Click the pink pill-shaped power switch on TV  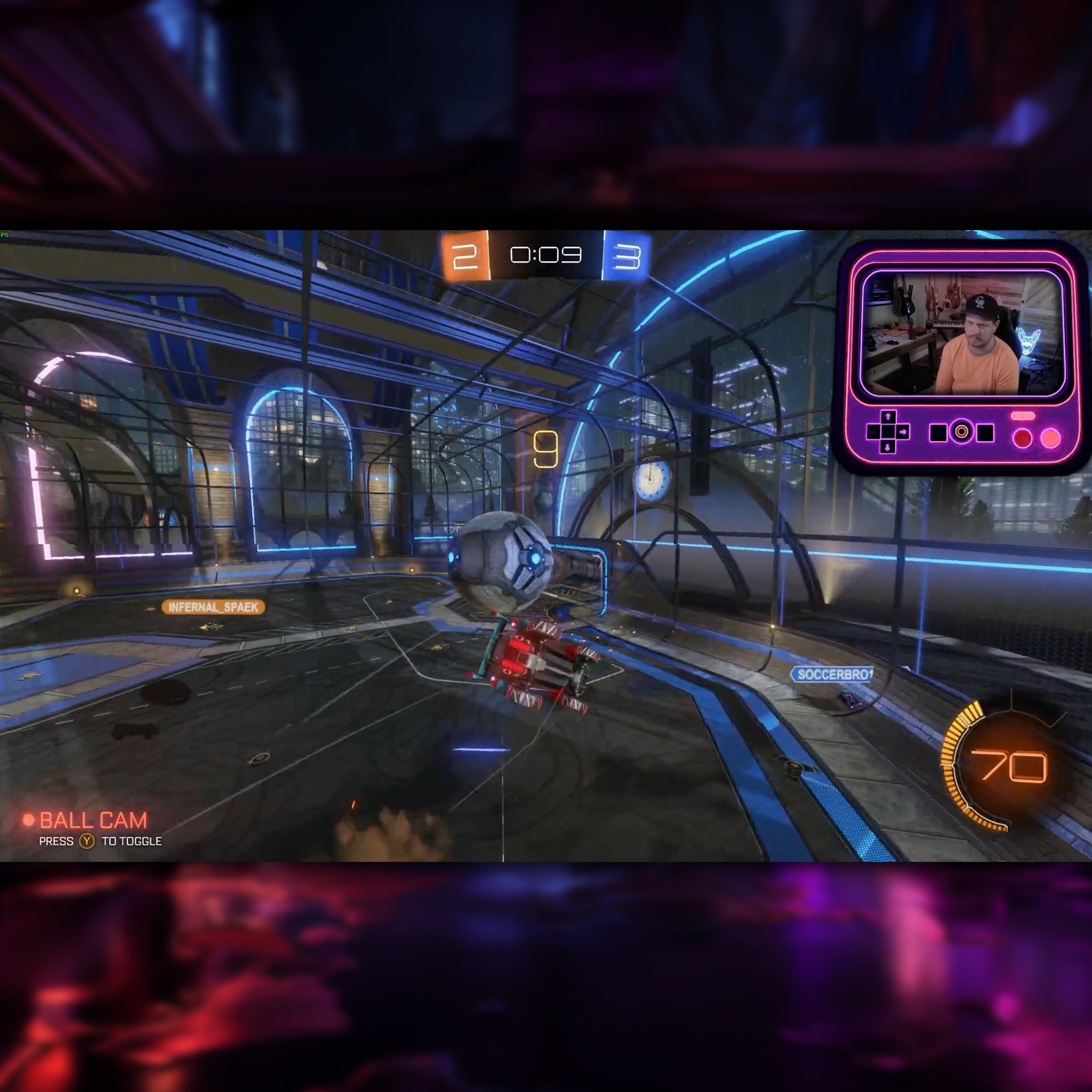pyautogui.click(x=1023, y=416)
